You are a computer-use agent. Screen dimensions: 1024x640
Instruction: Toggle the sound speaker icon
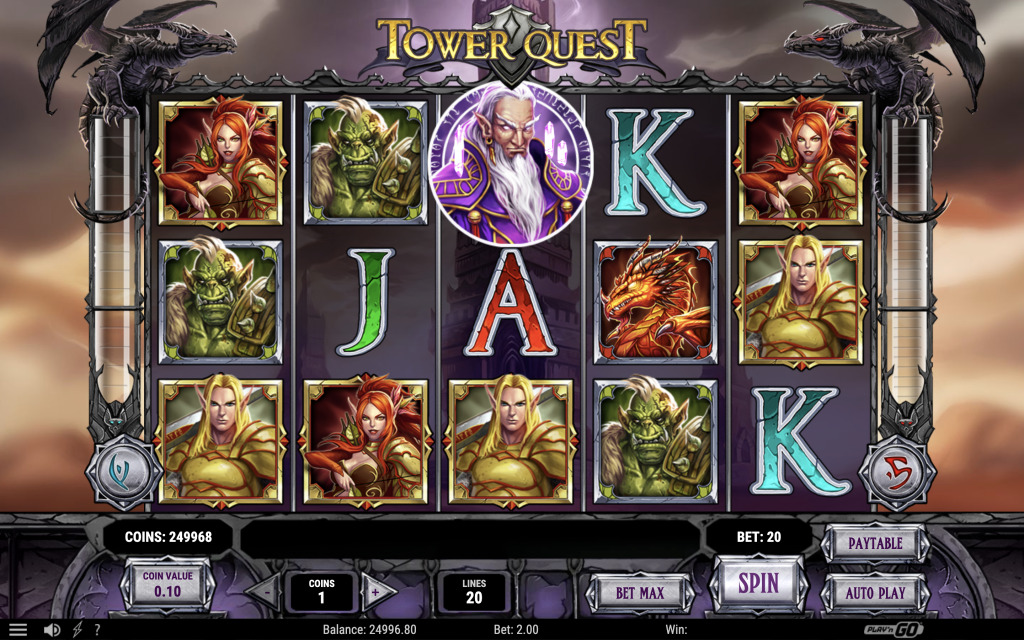tap(52, 630)
